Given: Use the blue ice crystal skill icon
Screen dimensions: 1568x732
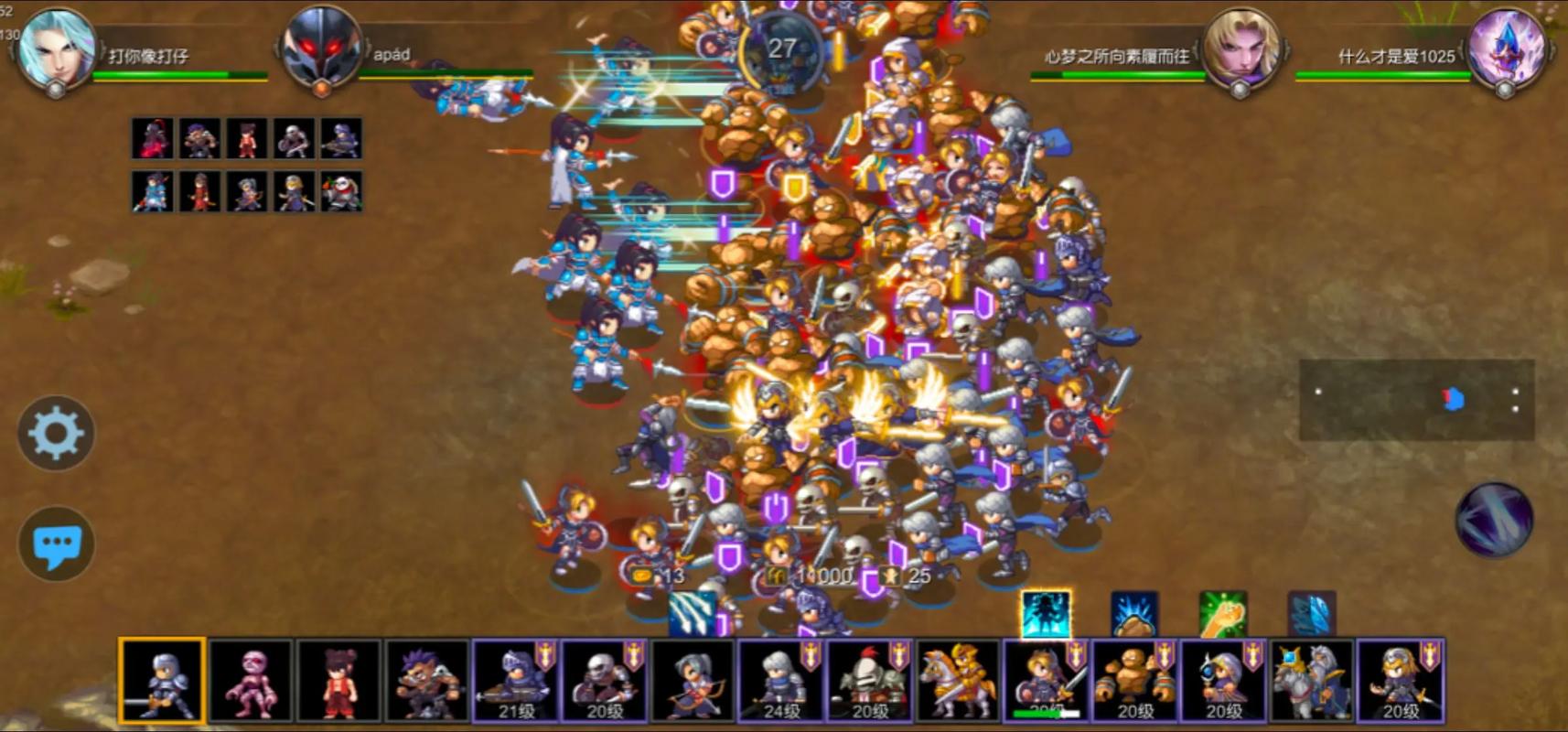Looking at the screenshot, I should (x=1312, y=614).
